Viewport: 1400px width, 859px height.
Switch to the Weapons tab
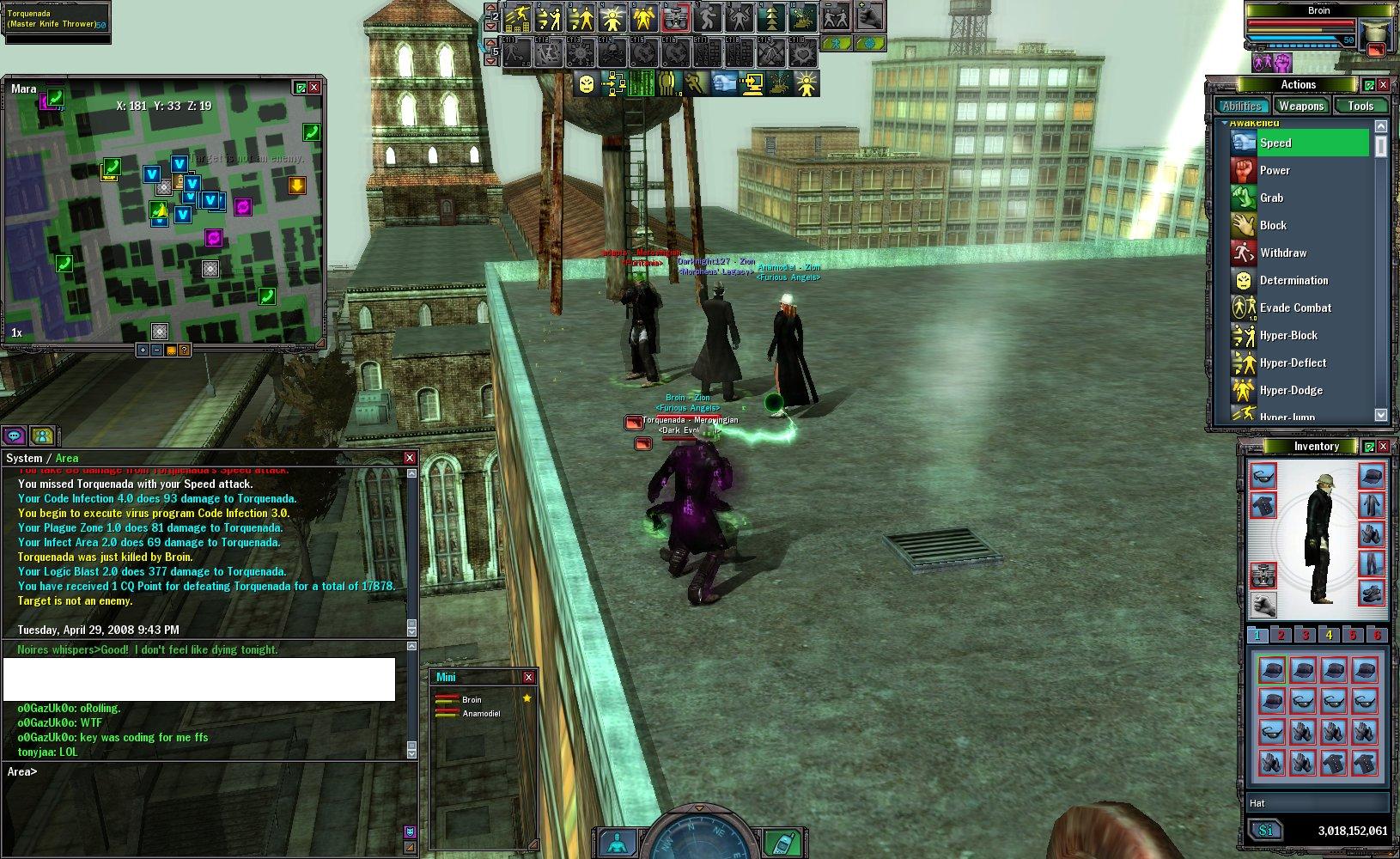click(x=1300, y=107)
